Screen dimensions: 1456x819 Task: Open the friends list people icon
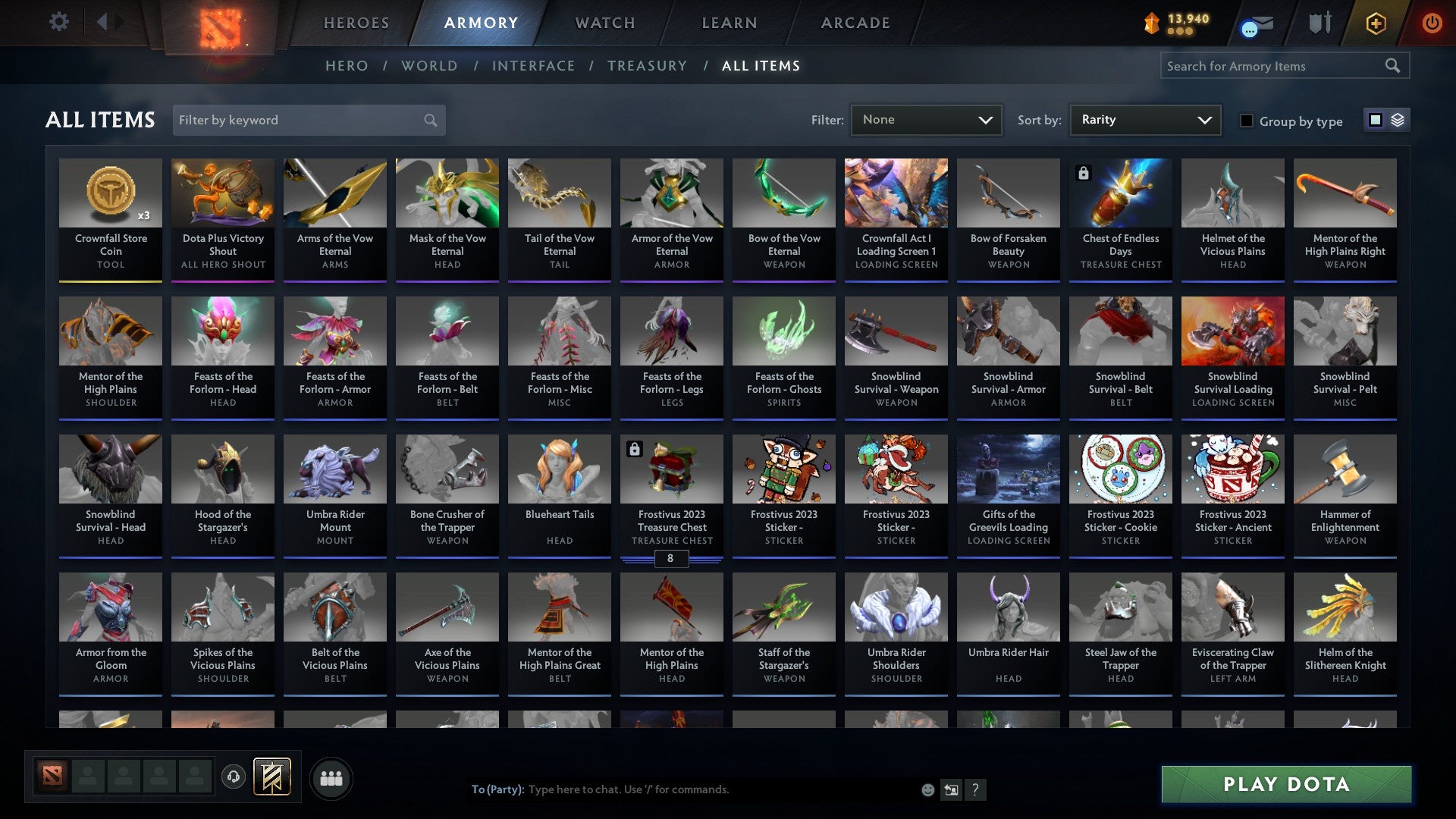click(x=331, y=777)
